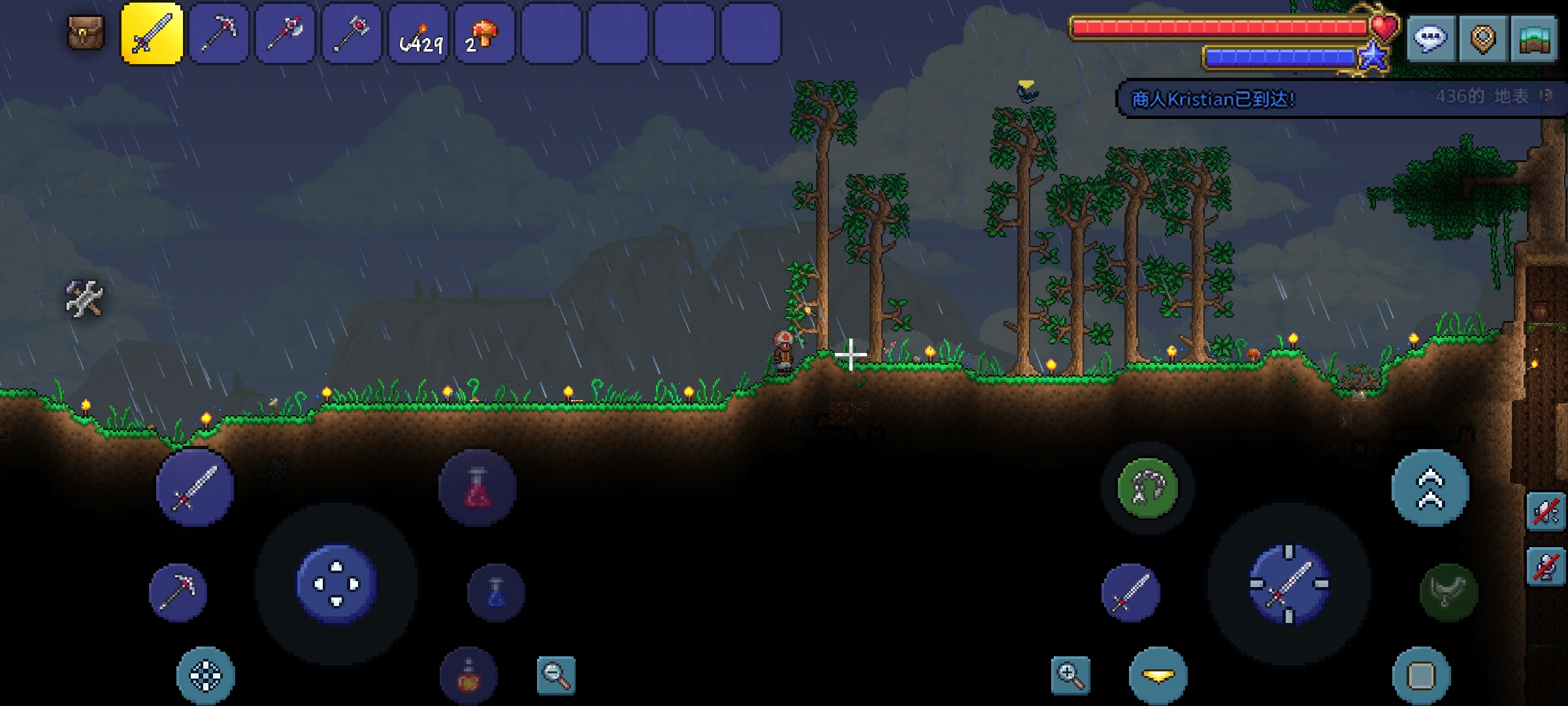Pick the mushroom hotbar slot
Image resolution: width=1568 pixels, height=706 pixels.
pyautogui.click(x=485, y=33)
